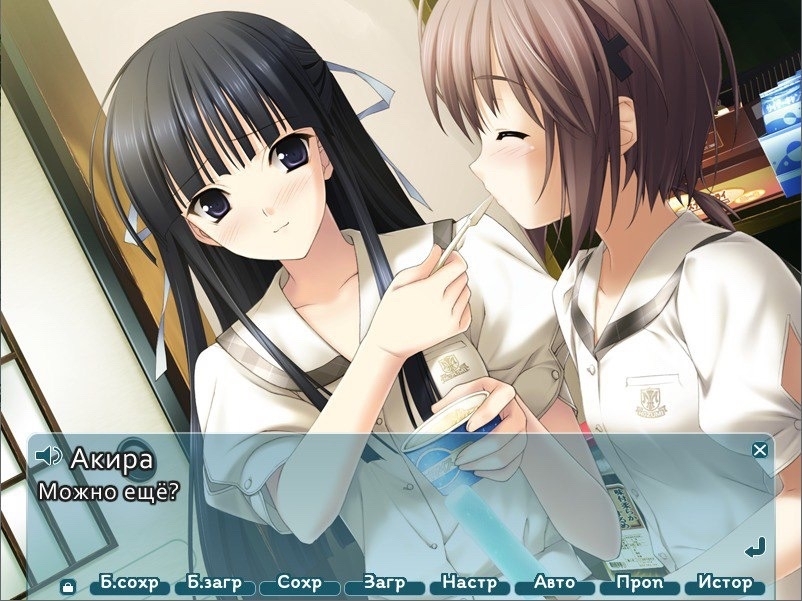
Task: Show dialogue history via Истор
Action: [x=724, y=583]
